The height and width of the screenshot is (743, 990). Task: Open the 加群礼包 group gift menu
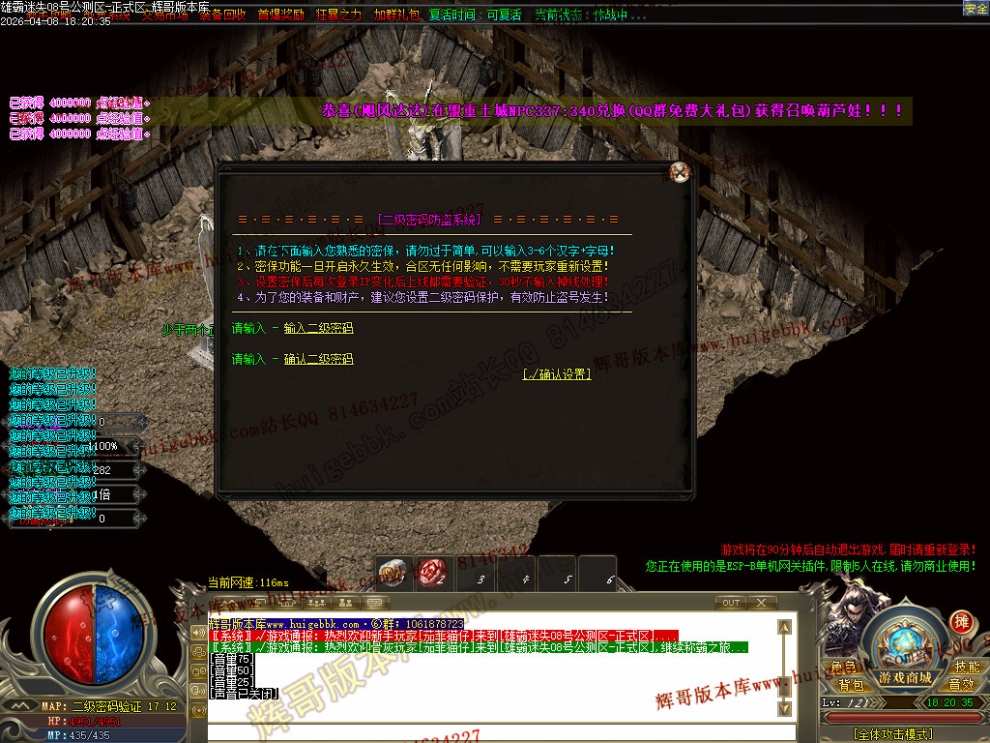[396, 15]
